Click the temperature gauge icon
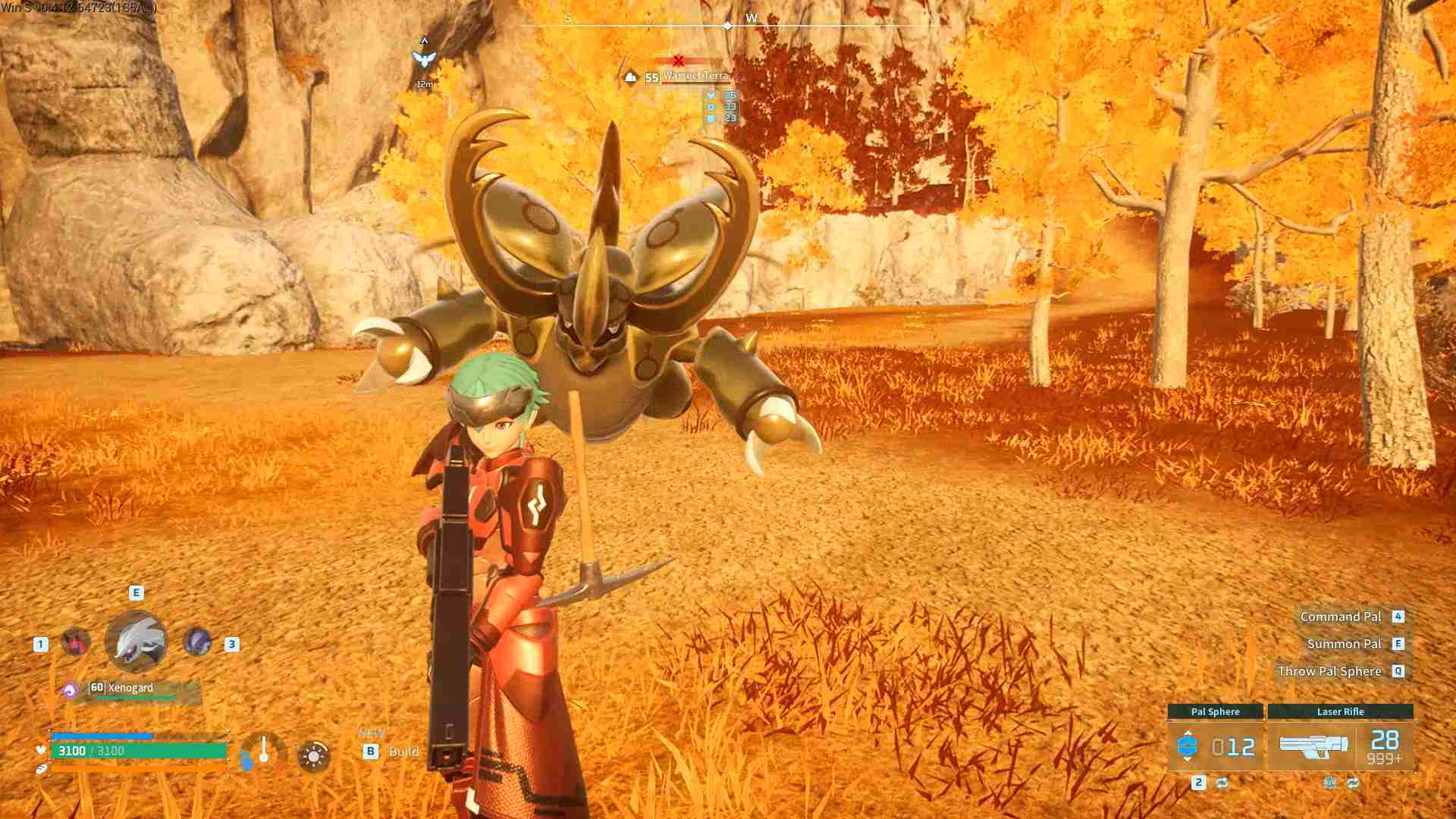Screen dimensions: 1456x819 point(262,752)
